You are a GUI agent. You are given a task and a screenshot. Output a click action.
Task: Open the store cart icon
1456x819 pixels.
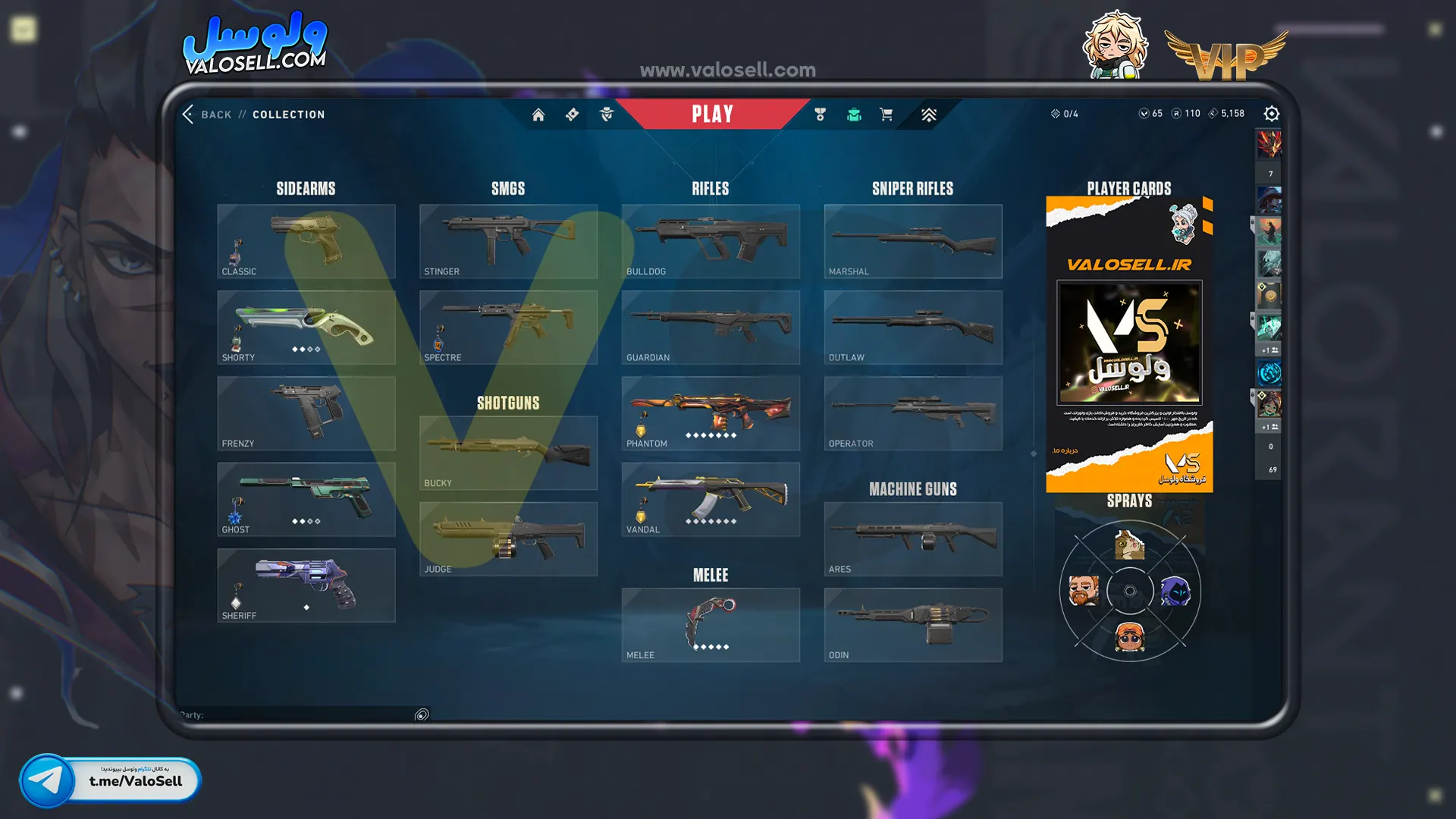point(886,115)
